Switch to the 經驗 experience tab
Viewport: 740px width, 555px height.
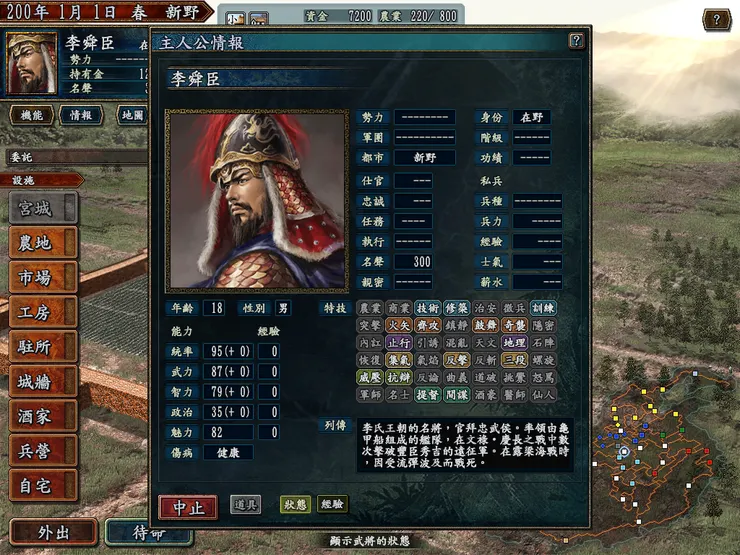[332, 505]
